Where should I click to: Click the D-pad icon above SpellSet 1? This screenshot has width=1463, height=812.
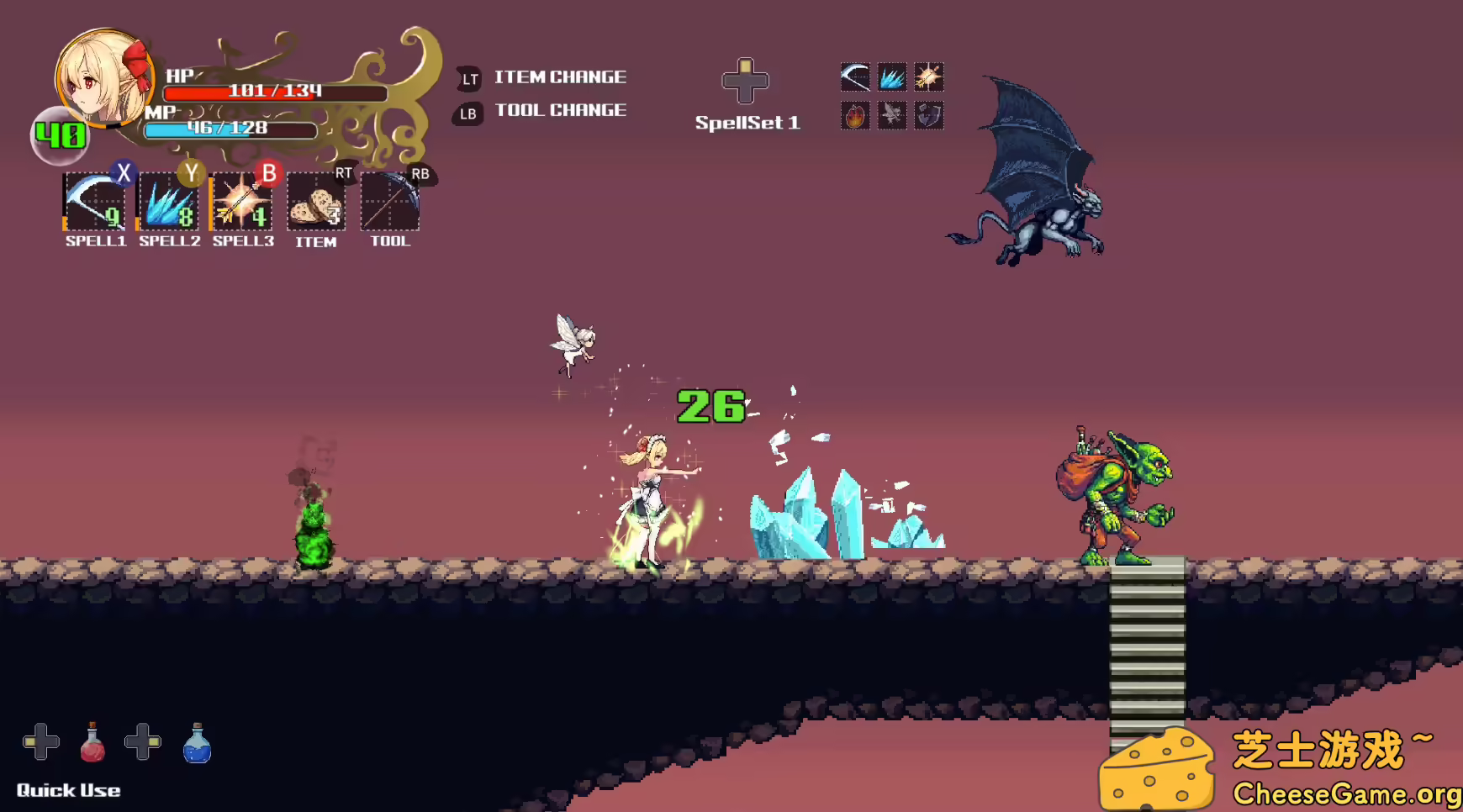click(x=747, y=80)
